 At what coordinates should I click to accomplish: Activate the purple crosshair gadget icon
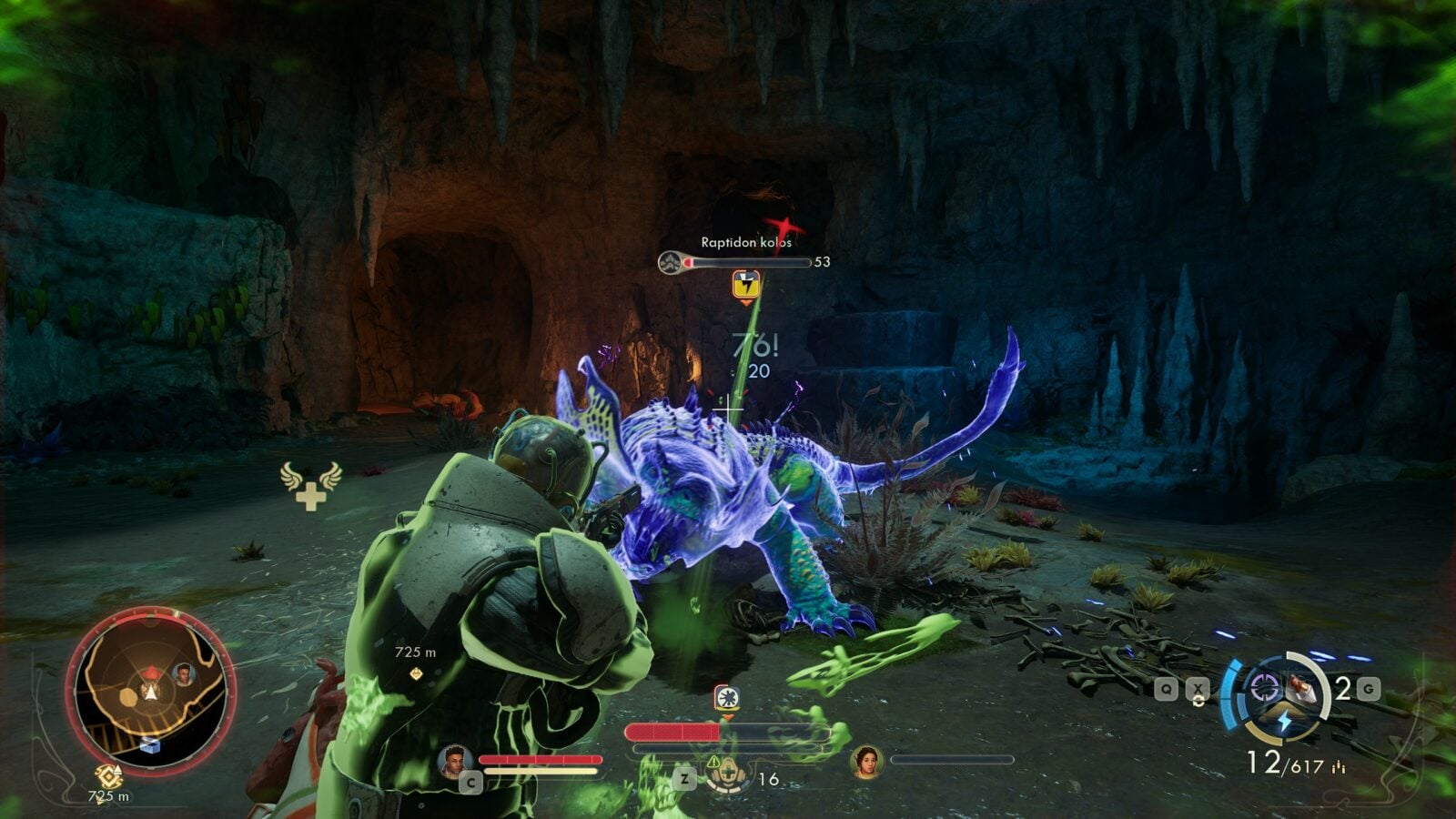pyautogui.click(x=1263, y=688)
